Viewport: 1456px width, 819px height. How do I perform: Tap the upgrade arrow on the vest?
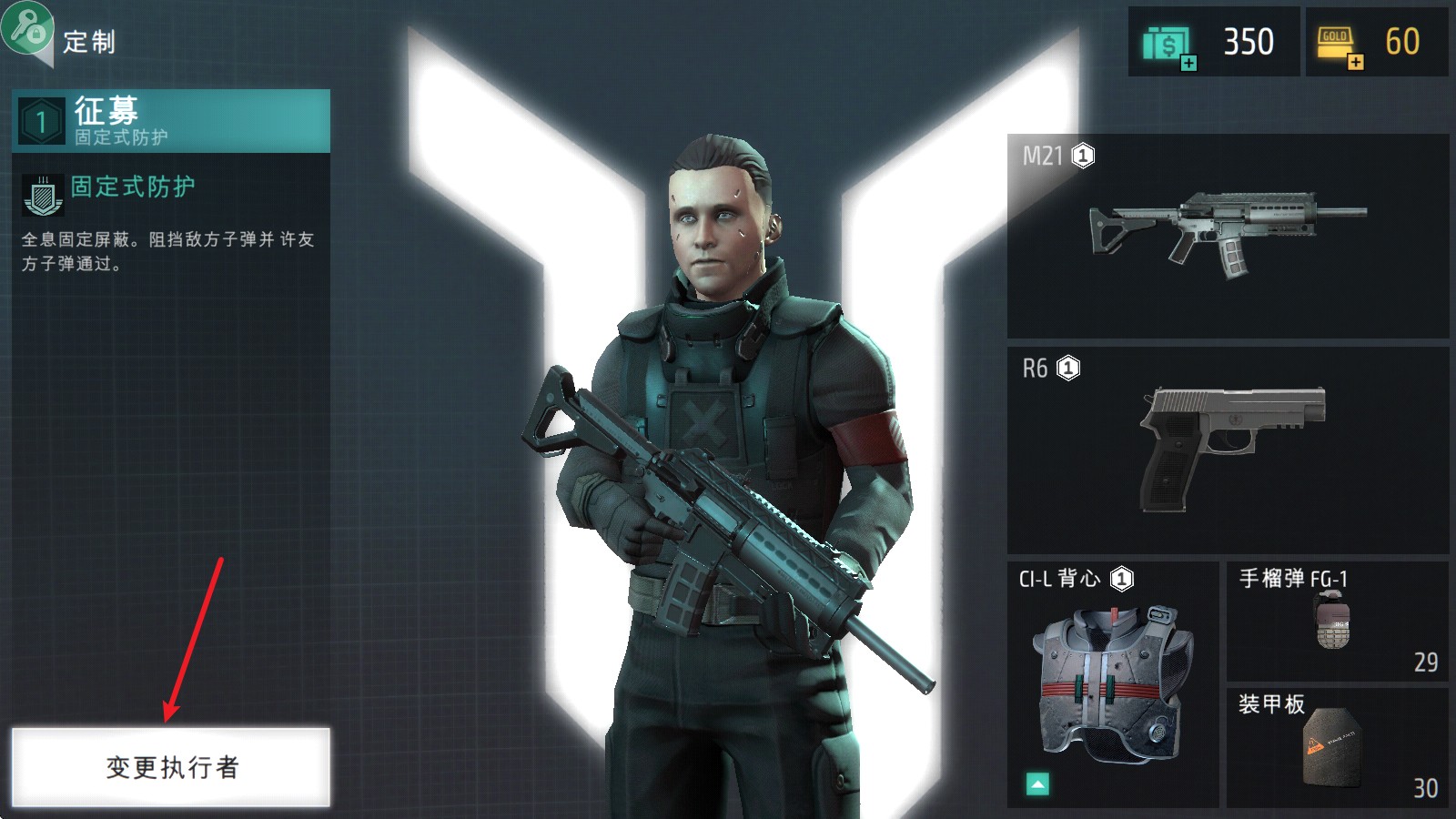(1037, 784)
